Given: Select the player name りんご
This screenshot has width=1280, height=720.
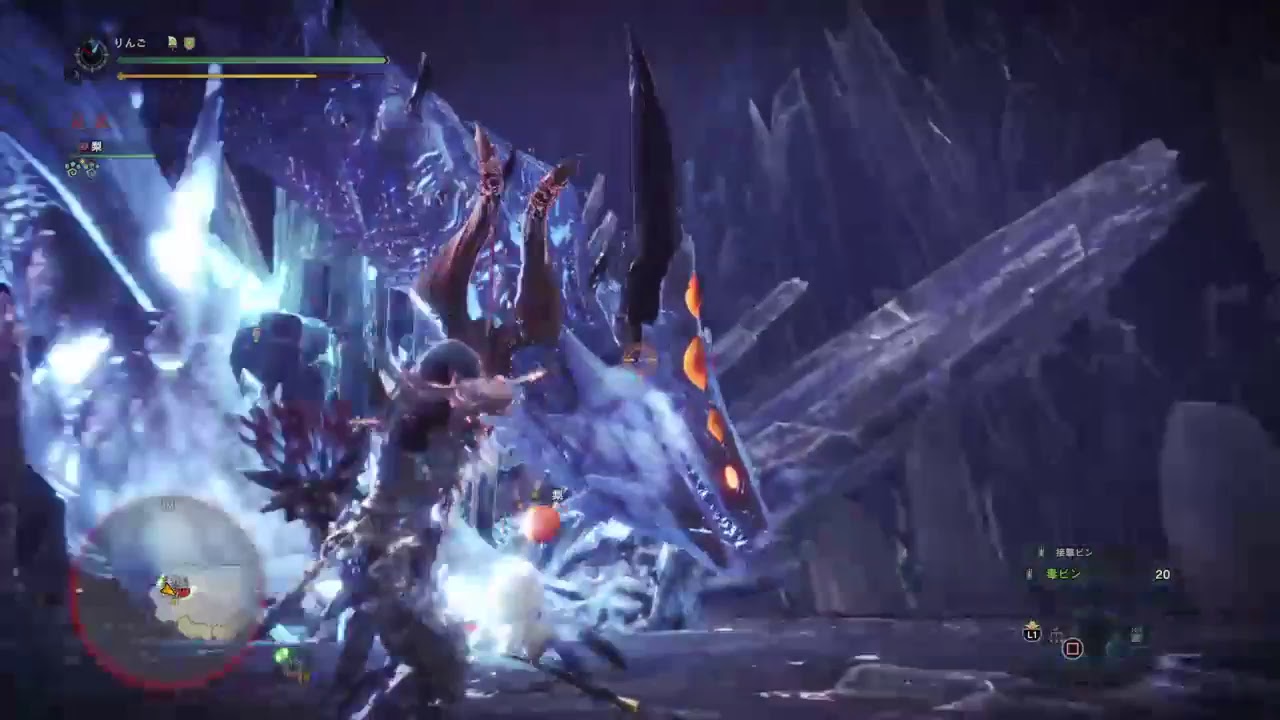Looking at the screenshot, I should click(x=129, y=42).
